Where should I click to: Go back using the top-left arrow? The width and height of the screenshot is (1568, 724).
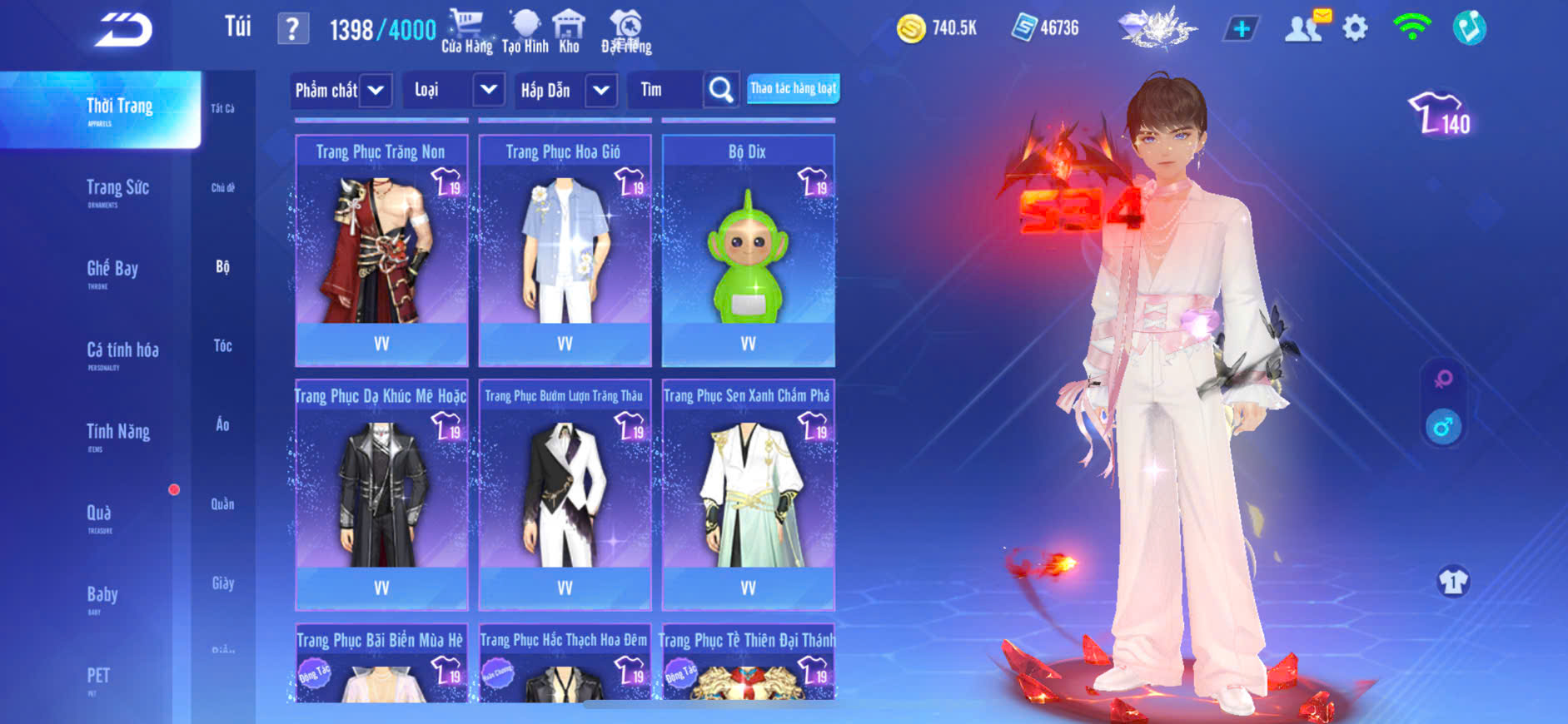[123, 30]
